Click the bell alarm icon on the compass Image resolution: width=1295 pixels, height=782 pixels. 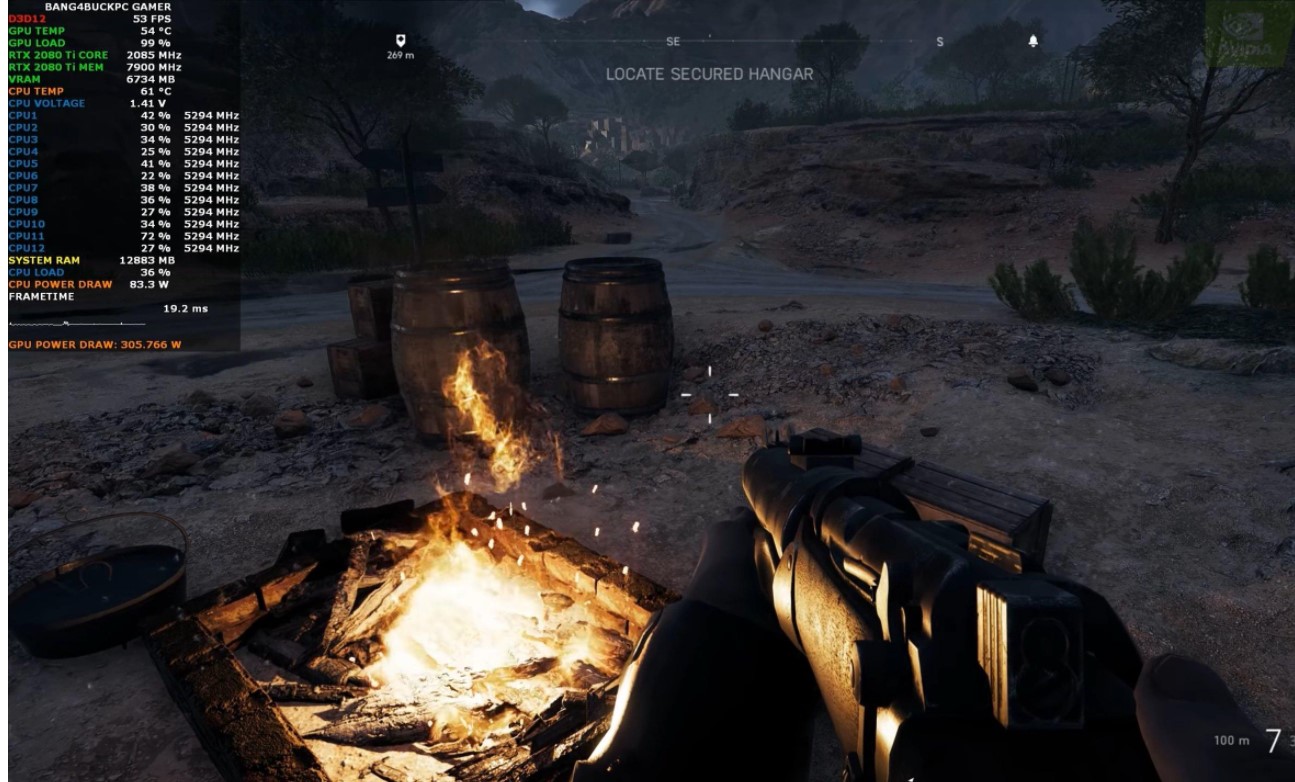(x=1033, y=41)
